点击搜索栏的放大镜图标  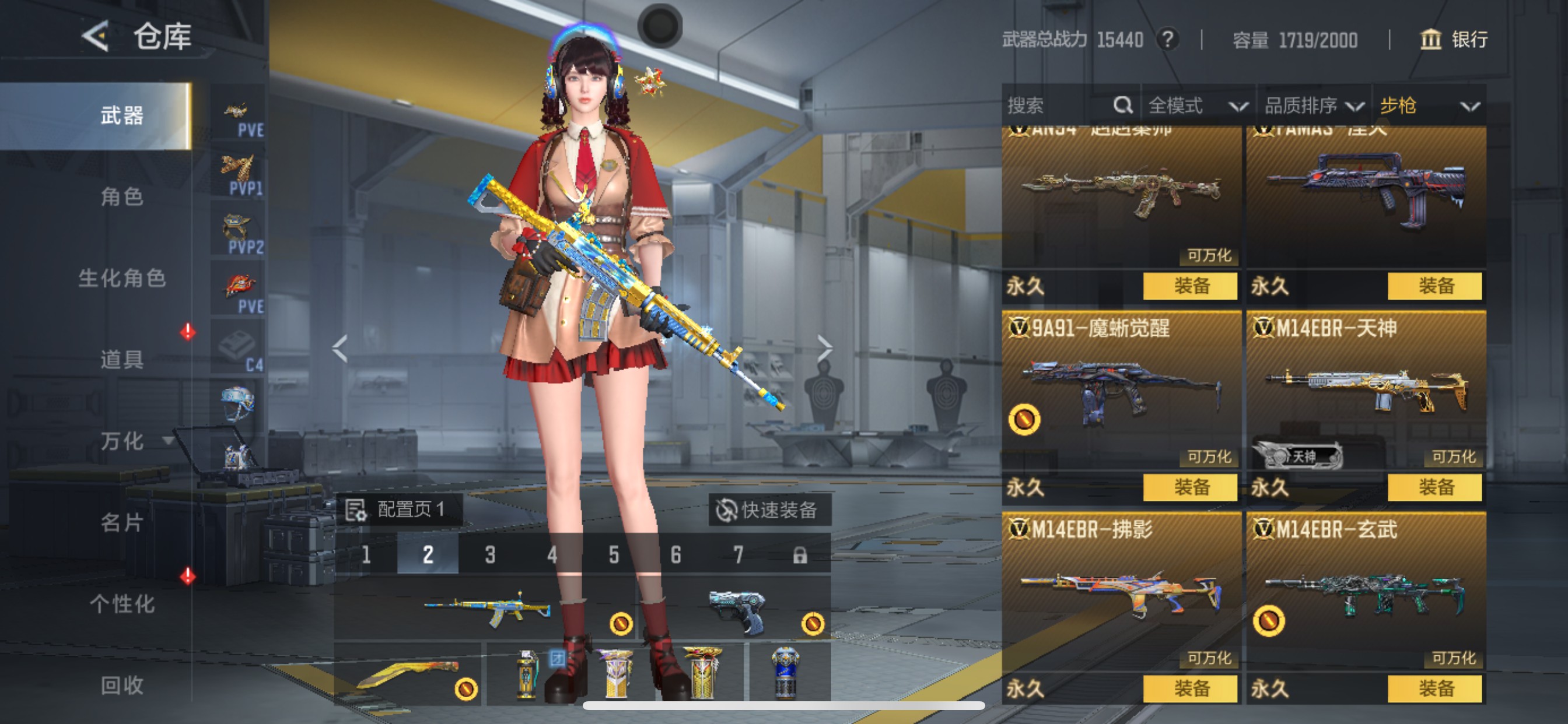pos(1122,105)
